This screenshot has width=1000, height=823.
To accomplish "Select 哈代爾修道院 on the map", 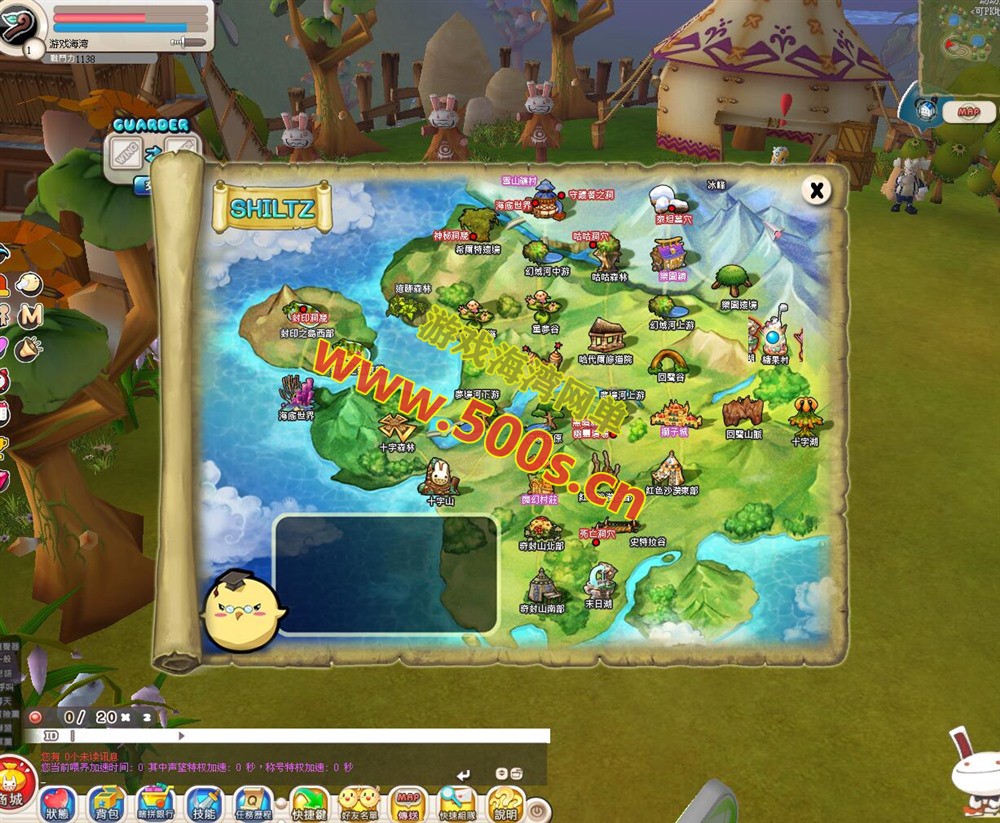I will 606,336.
